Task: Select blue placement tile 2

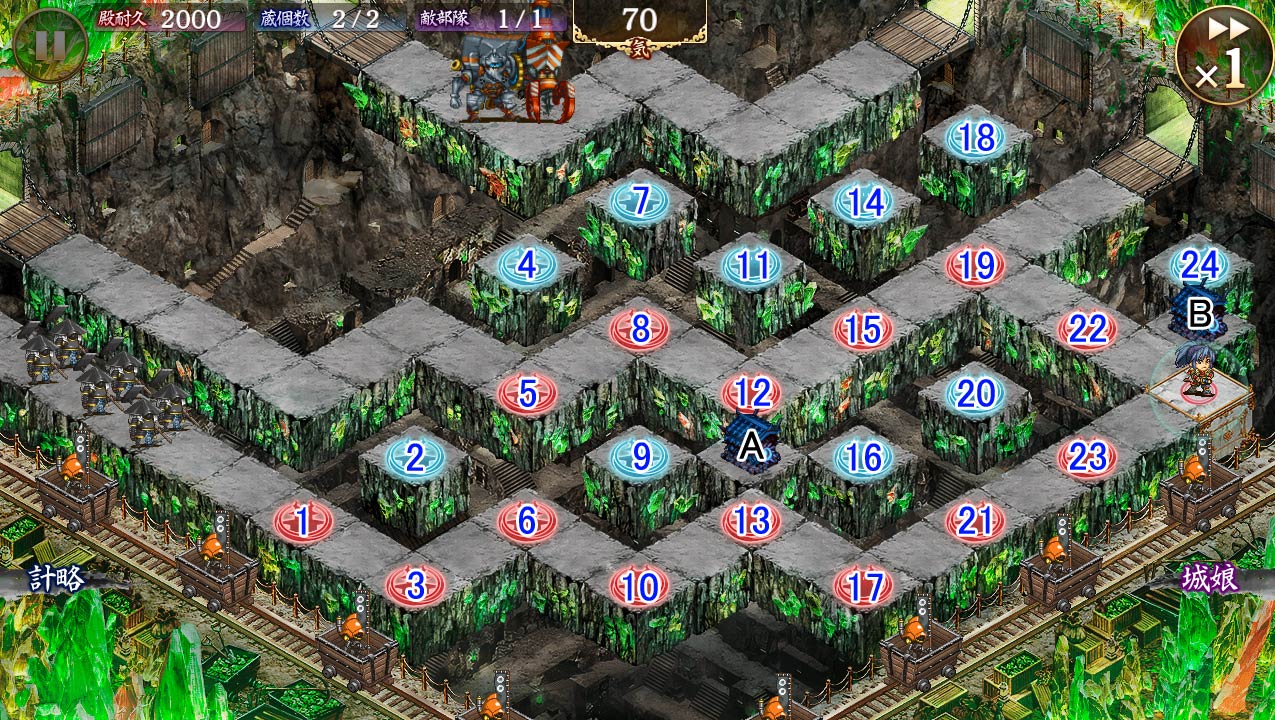Action: point(414,458)
